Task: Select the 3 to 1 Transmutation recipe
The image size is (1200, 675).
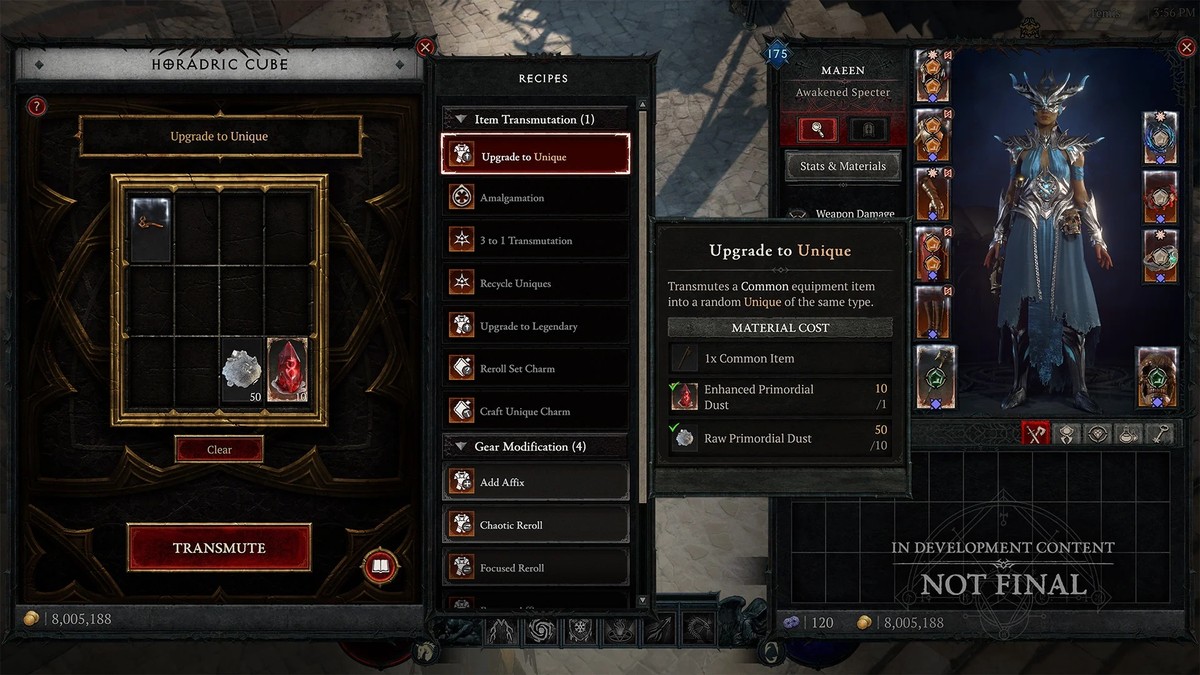Action: [535, 240]
